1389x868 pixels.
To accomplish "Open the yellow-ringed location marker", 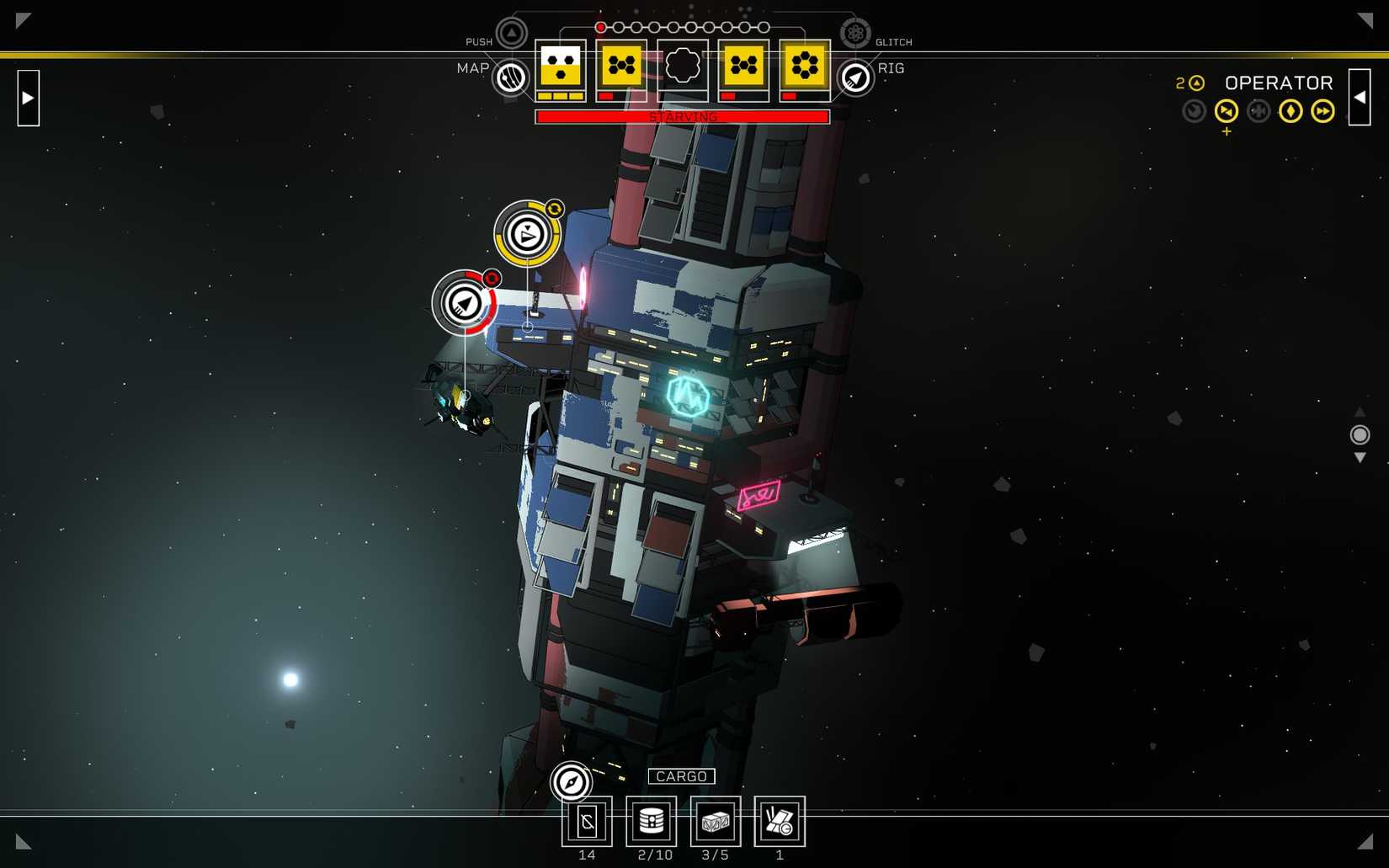I will pyautogui.click(x=527, y=234).
